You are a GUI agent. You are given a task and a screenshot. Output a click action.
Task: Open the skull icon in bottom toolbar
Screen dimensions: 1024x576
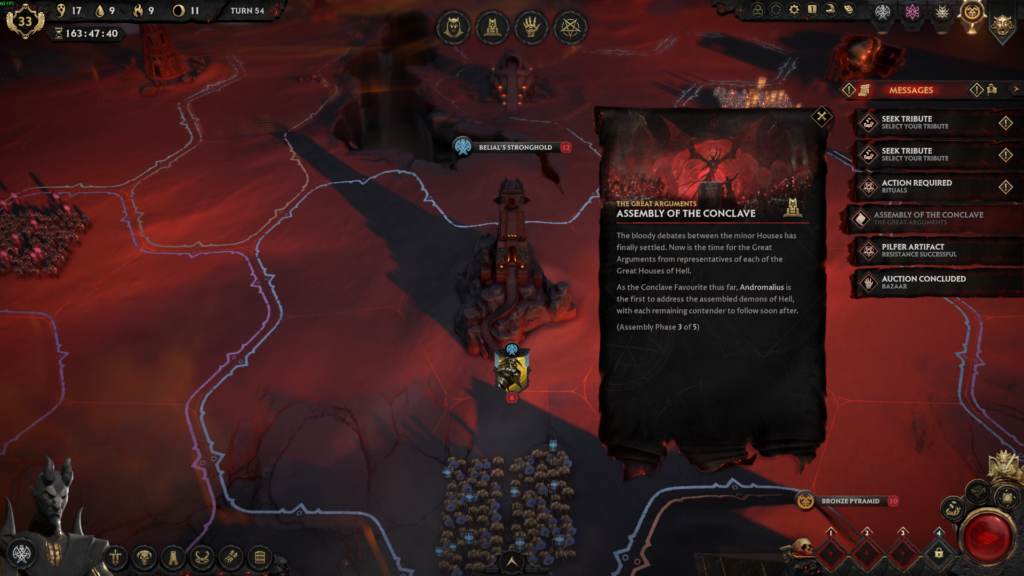(x=145, y=557)
